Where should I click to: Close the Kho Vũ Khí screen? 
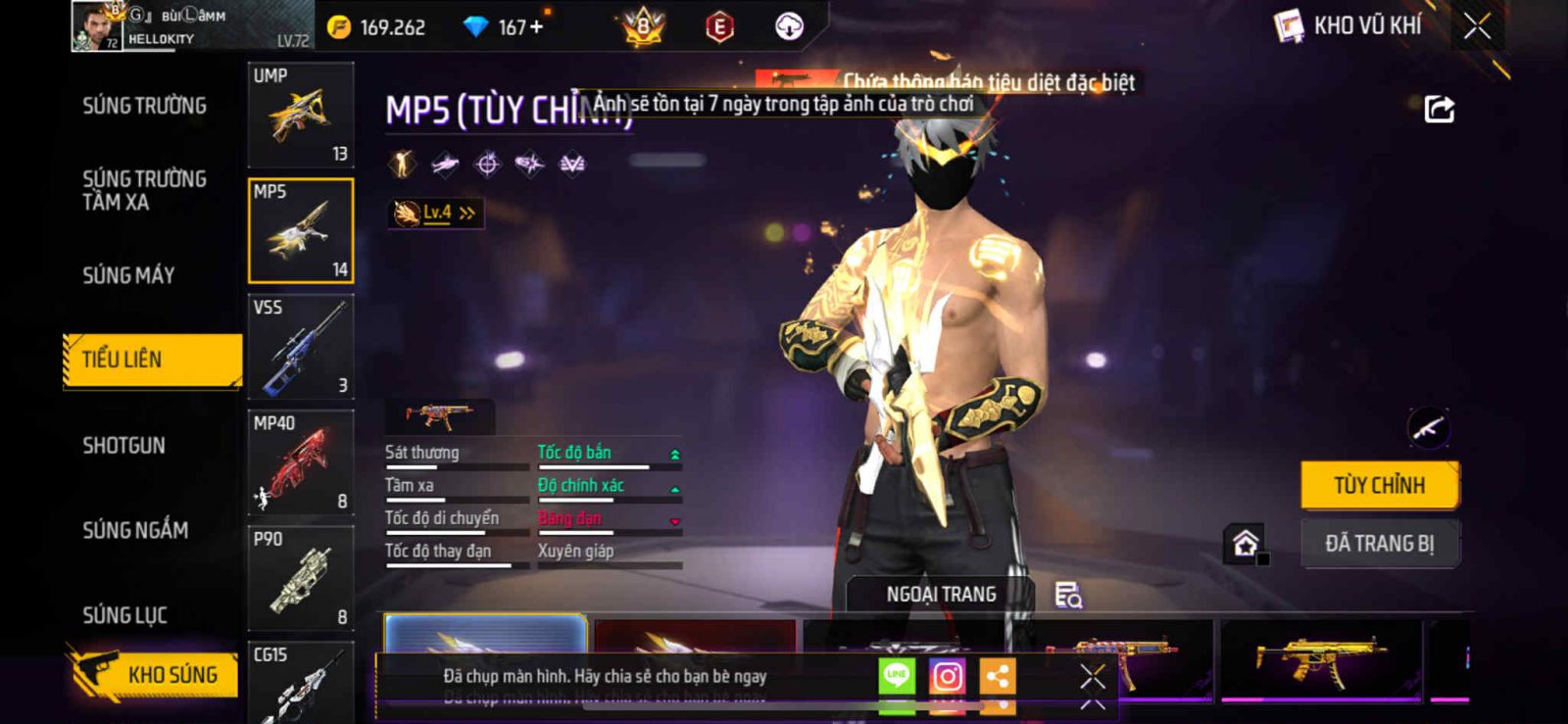point(1477,26)
